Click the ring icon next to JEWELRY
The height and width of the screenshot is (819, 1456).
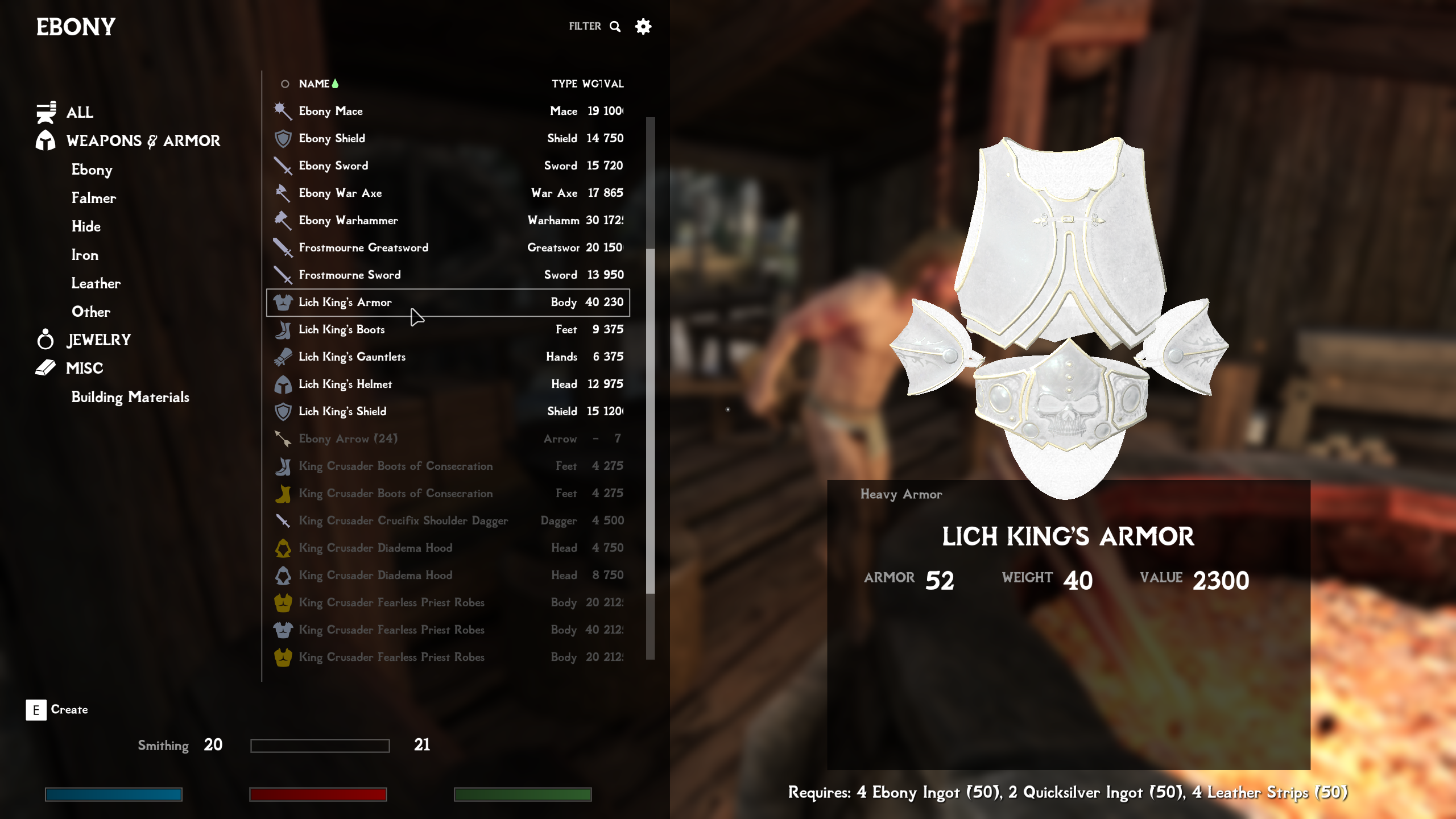click(x=45, y=339)
